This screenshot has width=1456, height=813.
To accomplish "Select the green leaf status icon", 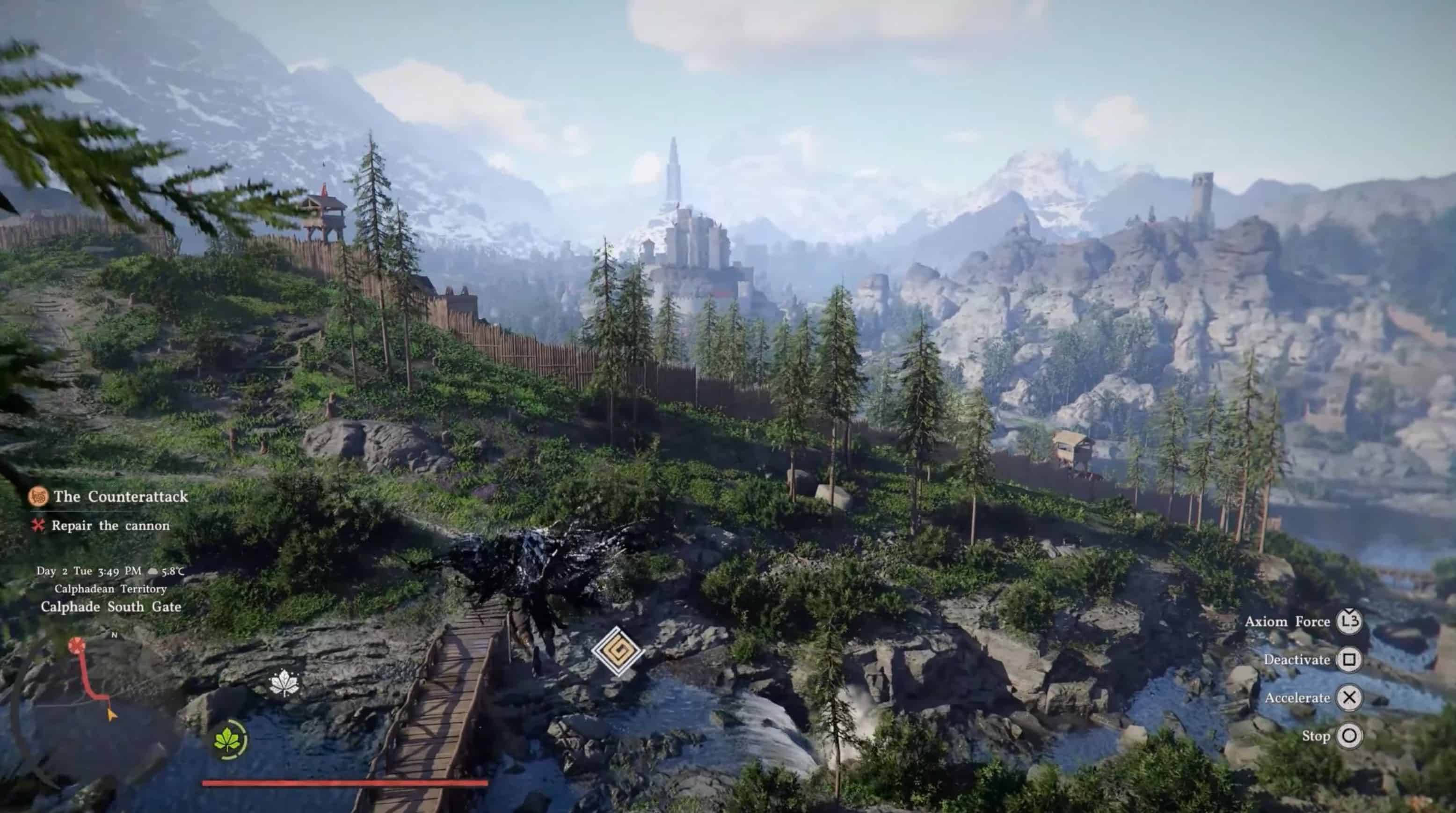I will tap(229, 739).
